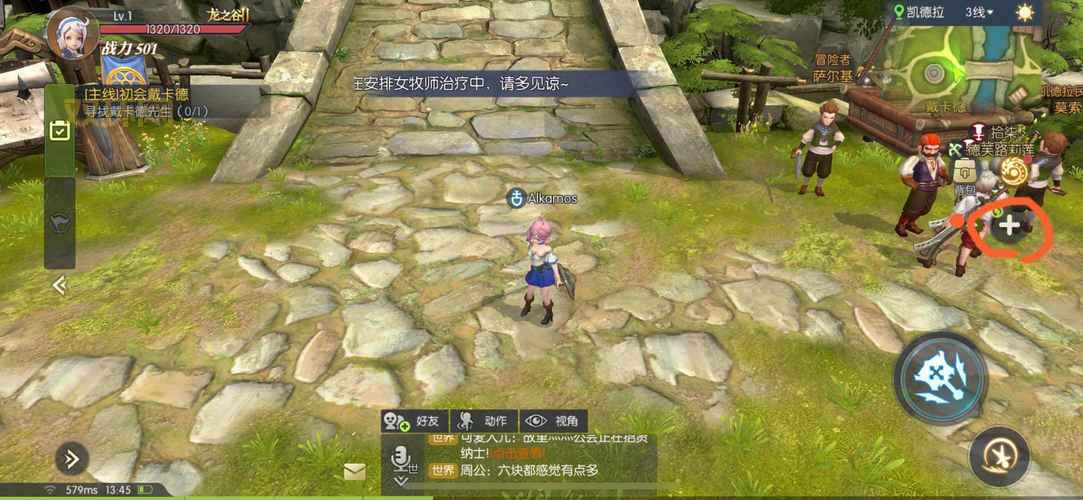Change the 视角 camera view
The image size is (1083, 500).
[x=553, y=421]
